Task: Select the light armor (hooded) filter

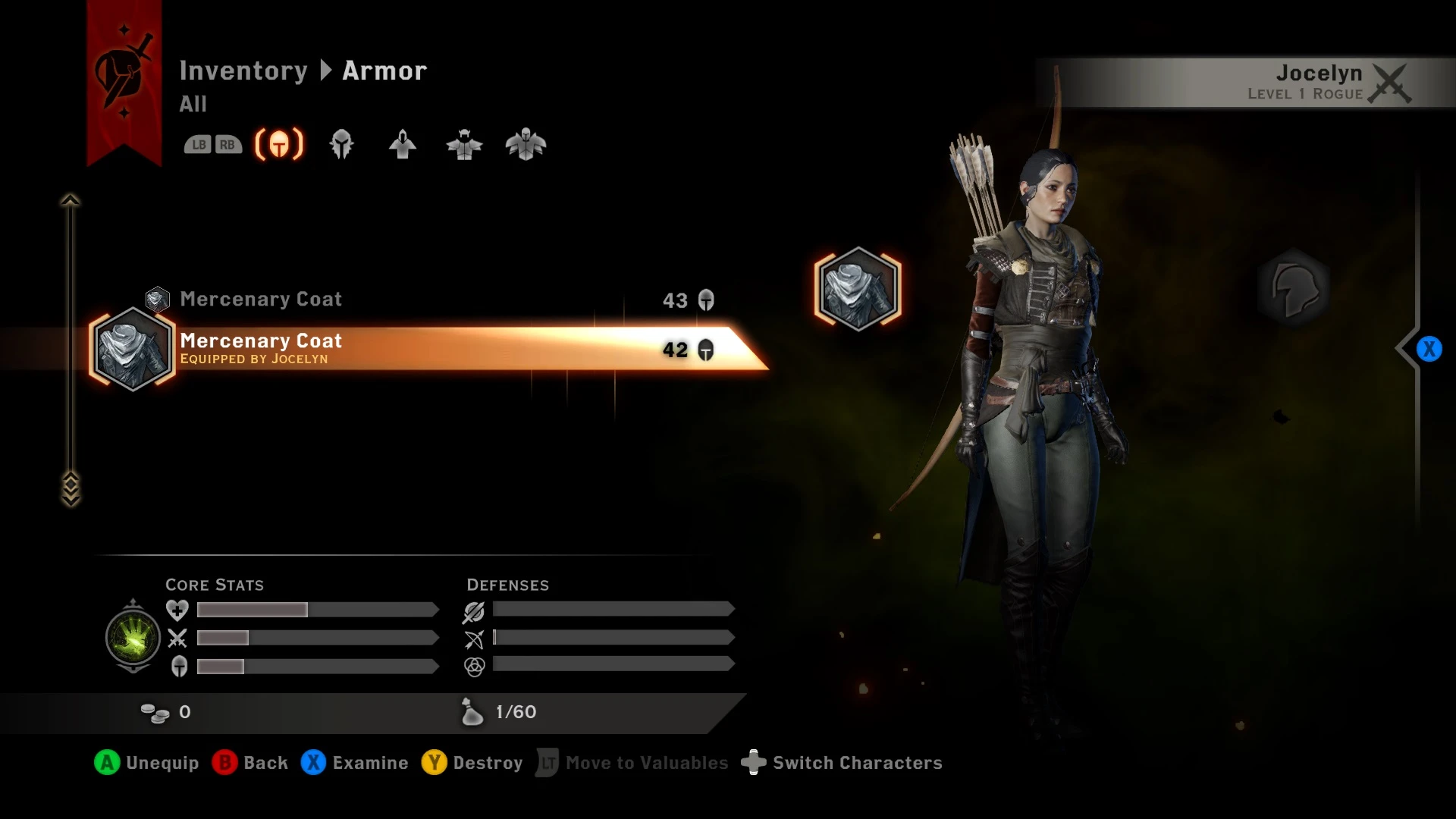Action: pos(403,144)
